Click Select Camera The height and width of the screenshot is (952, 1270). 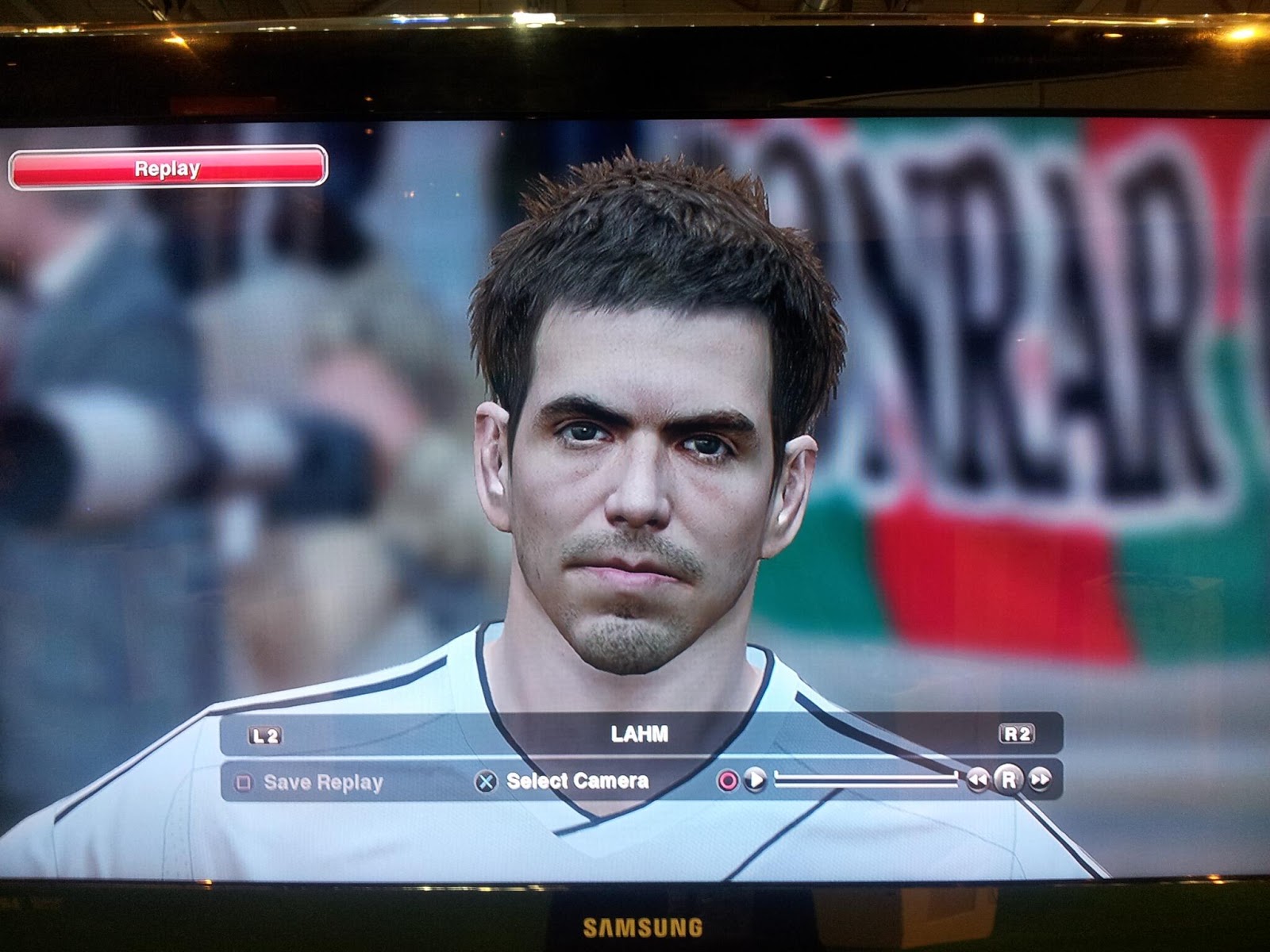tap(577, 780)
